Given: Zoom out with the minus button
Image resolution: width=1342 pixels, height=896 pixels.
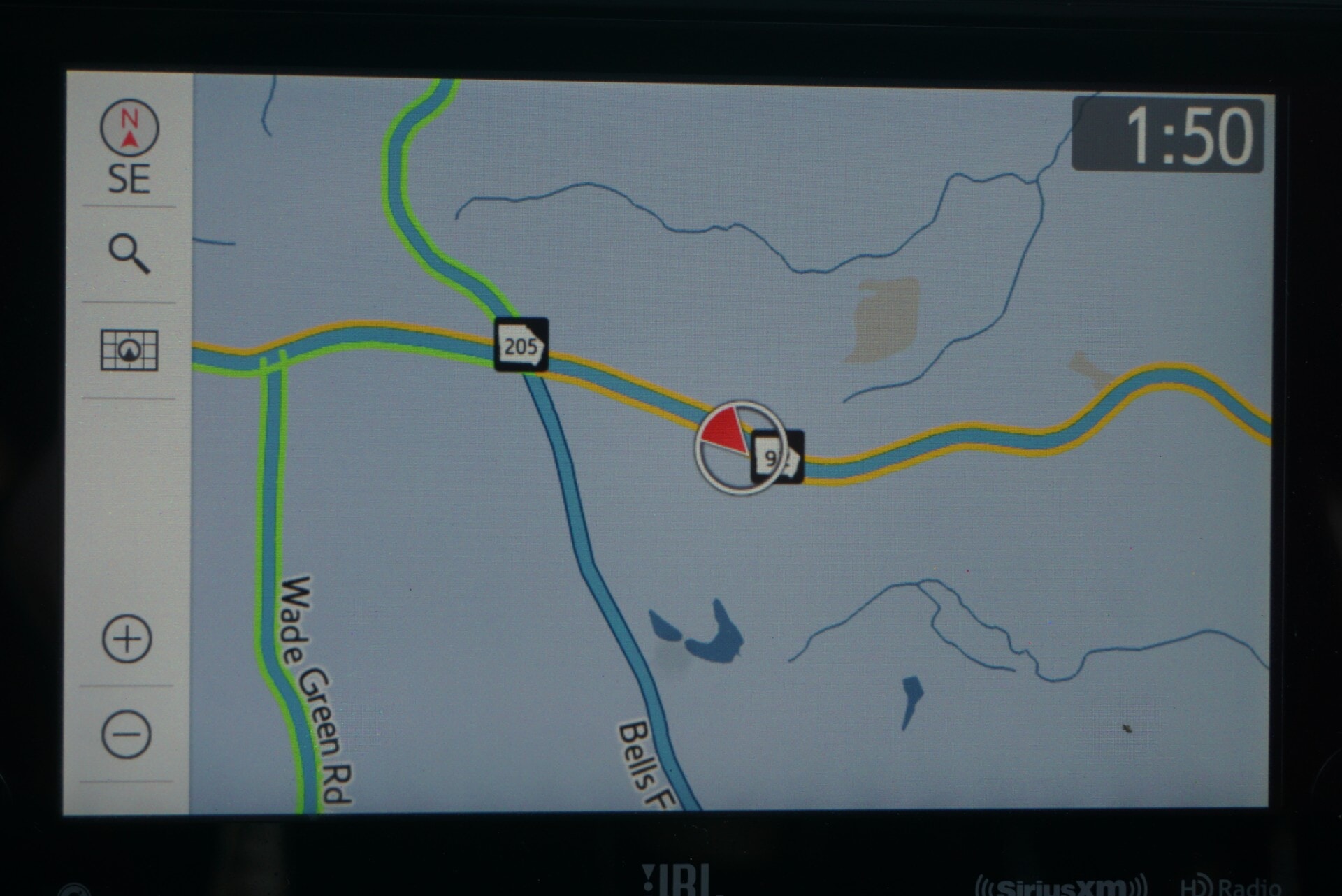Looking at the screenshot, I should [x=127, y=735].
